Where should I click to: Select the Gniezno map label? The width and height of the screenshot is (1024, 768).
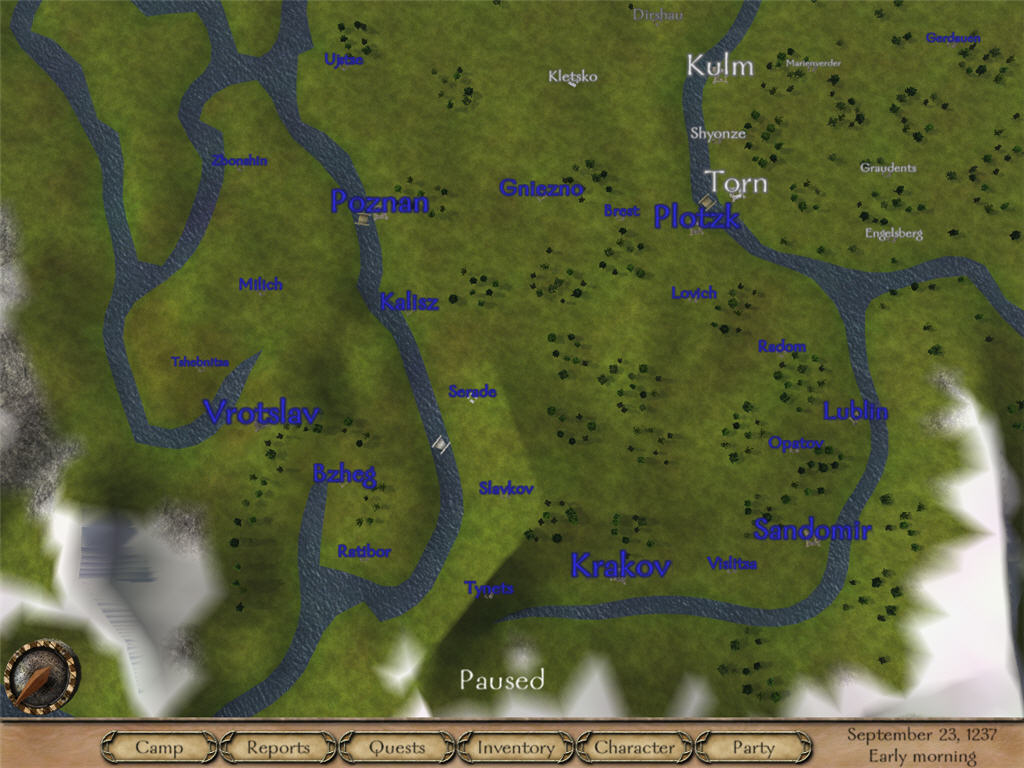(x=540, y=188)
